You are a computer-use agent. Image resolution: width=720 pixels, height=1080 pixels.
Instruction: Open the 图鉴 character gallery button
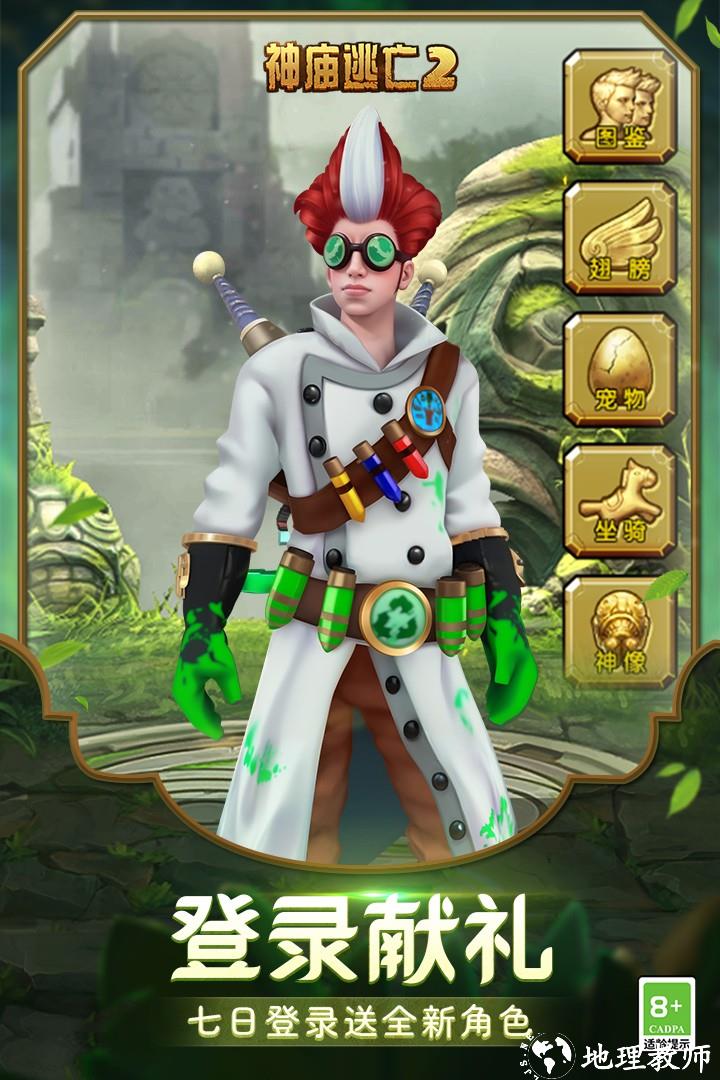click(619, 106)
